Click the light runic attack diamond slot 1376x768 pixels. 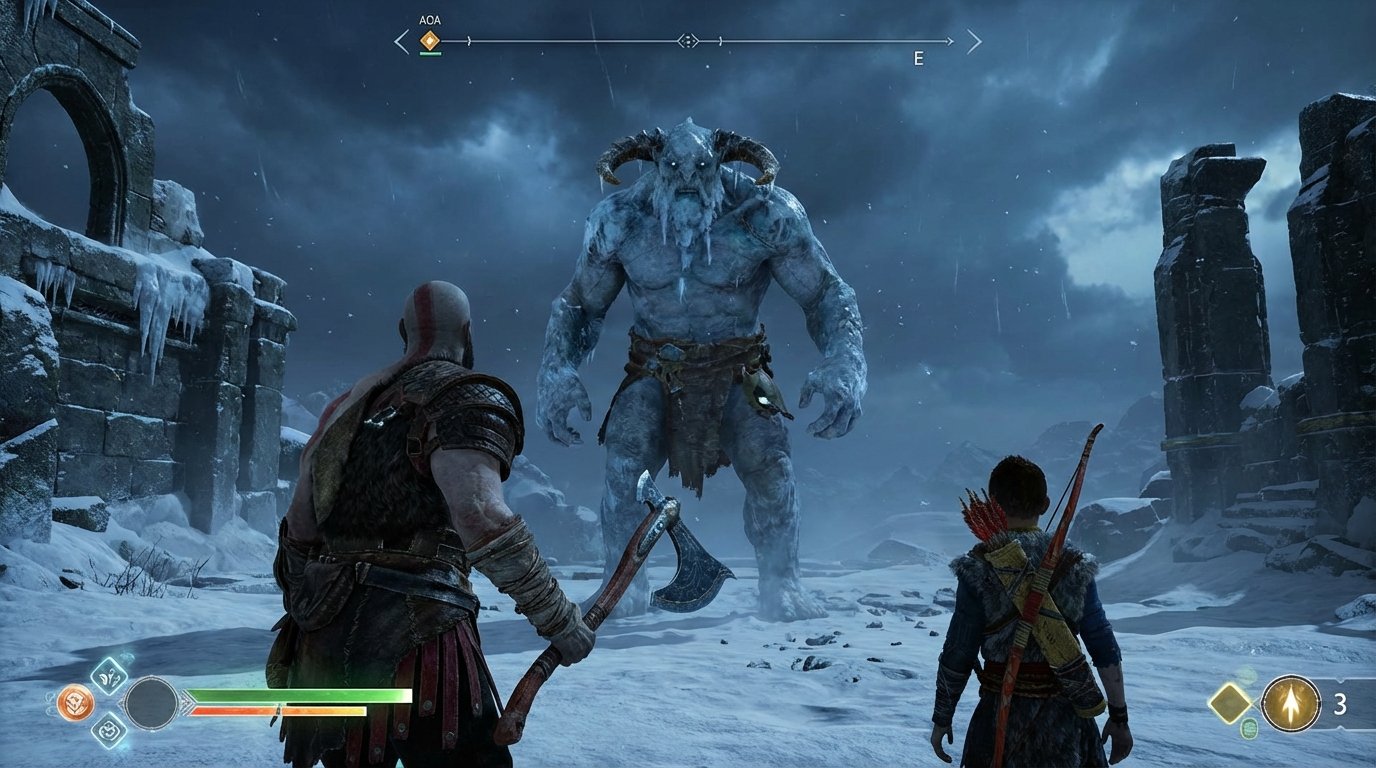pyautogui.click(x=109, y=677)
